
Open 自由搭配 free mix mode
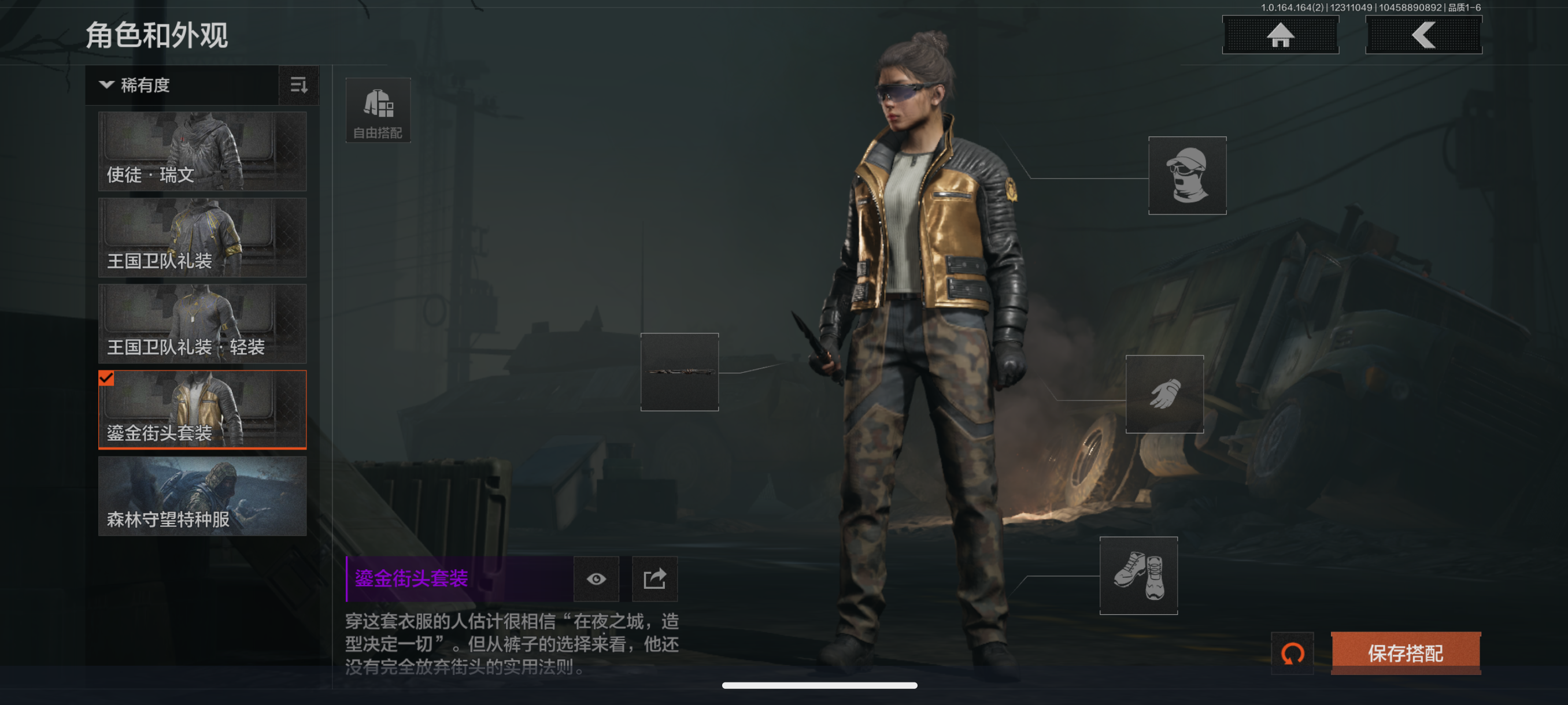point(378,110)
